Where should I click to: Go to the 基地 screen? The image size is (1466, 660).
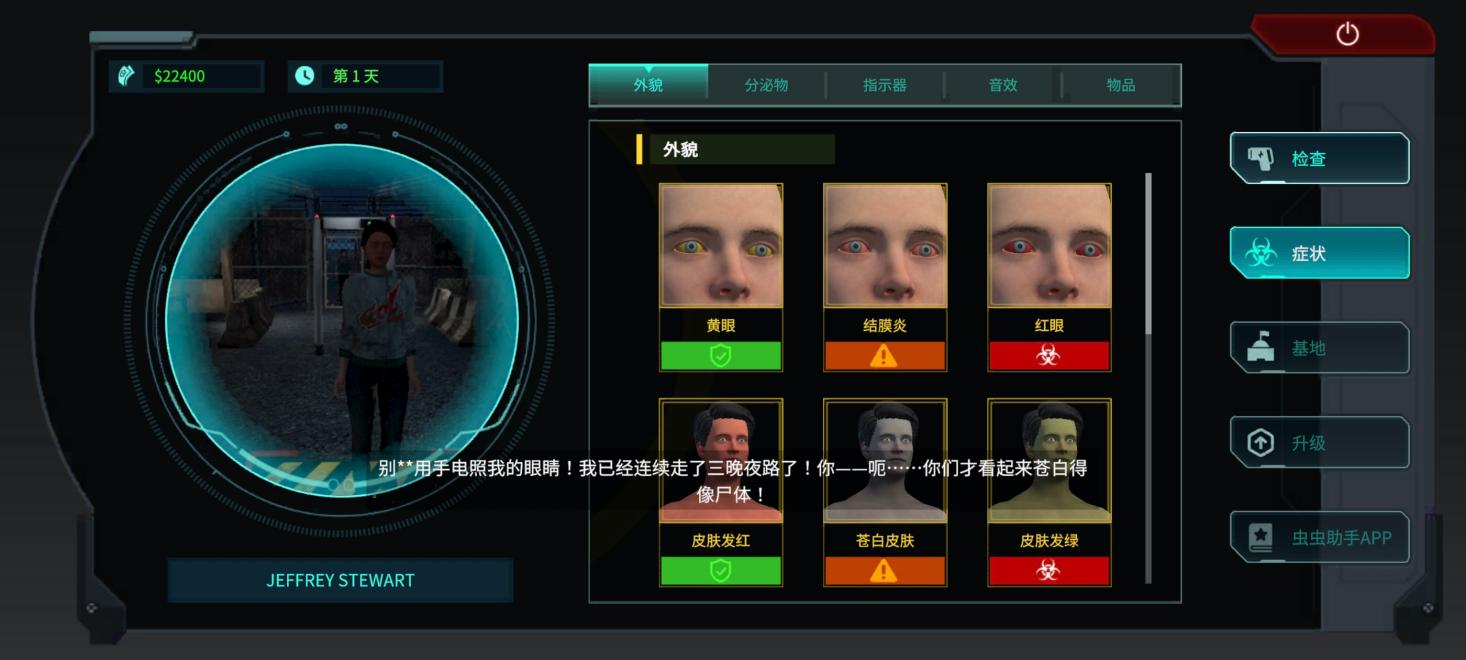coord(1319,348)
